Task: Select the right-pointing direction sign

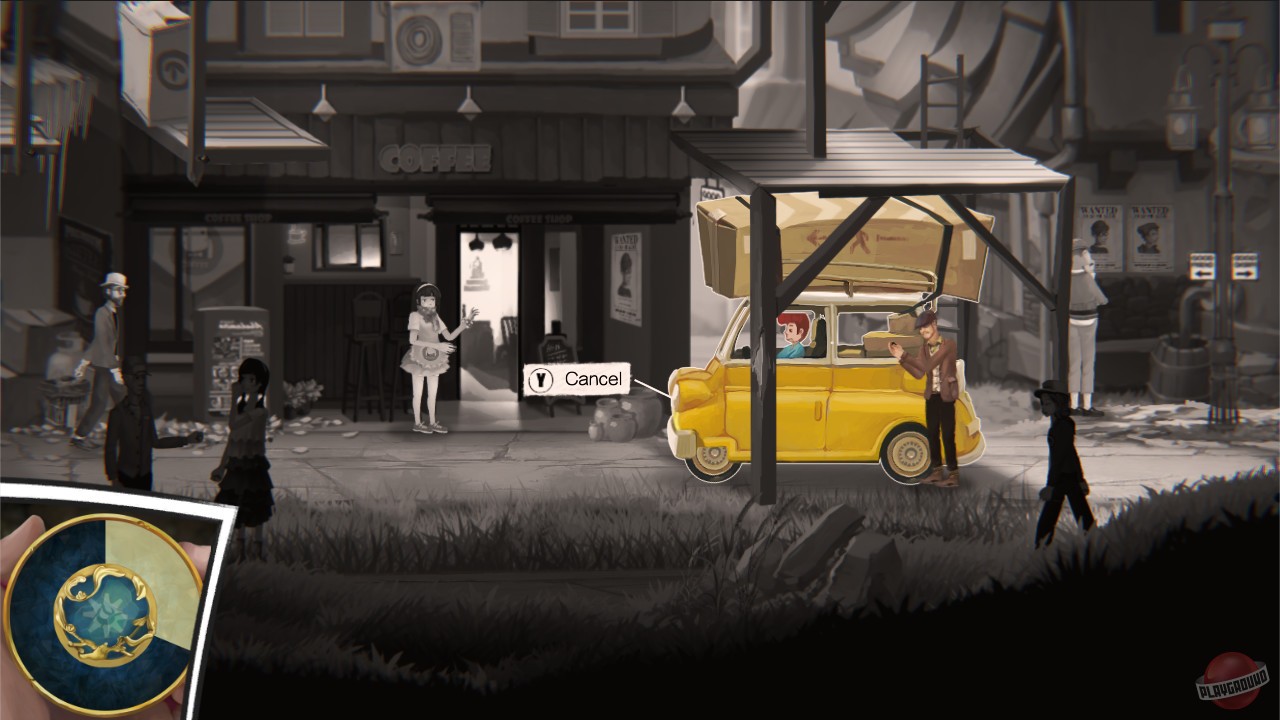Action: [1245, 268]
